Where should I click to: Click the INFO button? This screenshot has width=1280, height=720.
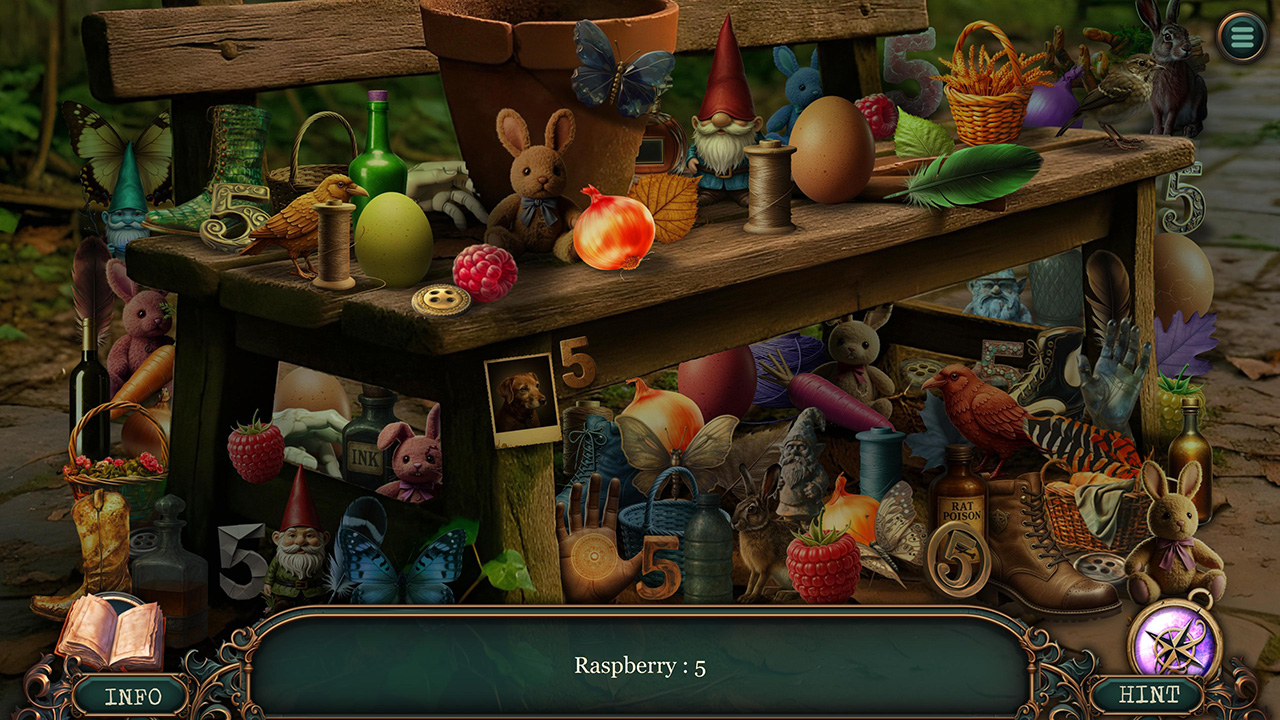click(135, 695)
